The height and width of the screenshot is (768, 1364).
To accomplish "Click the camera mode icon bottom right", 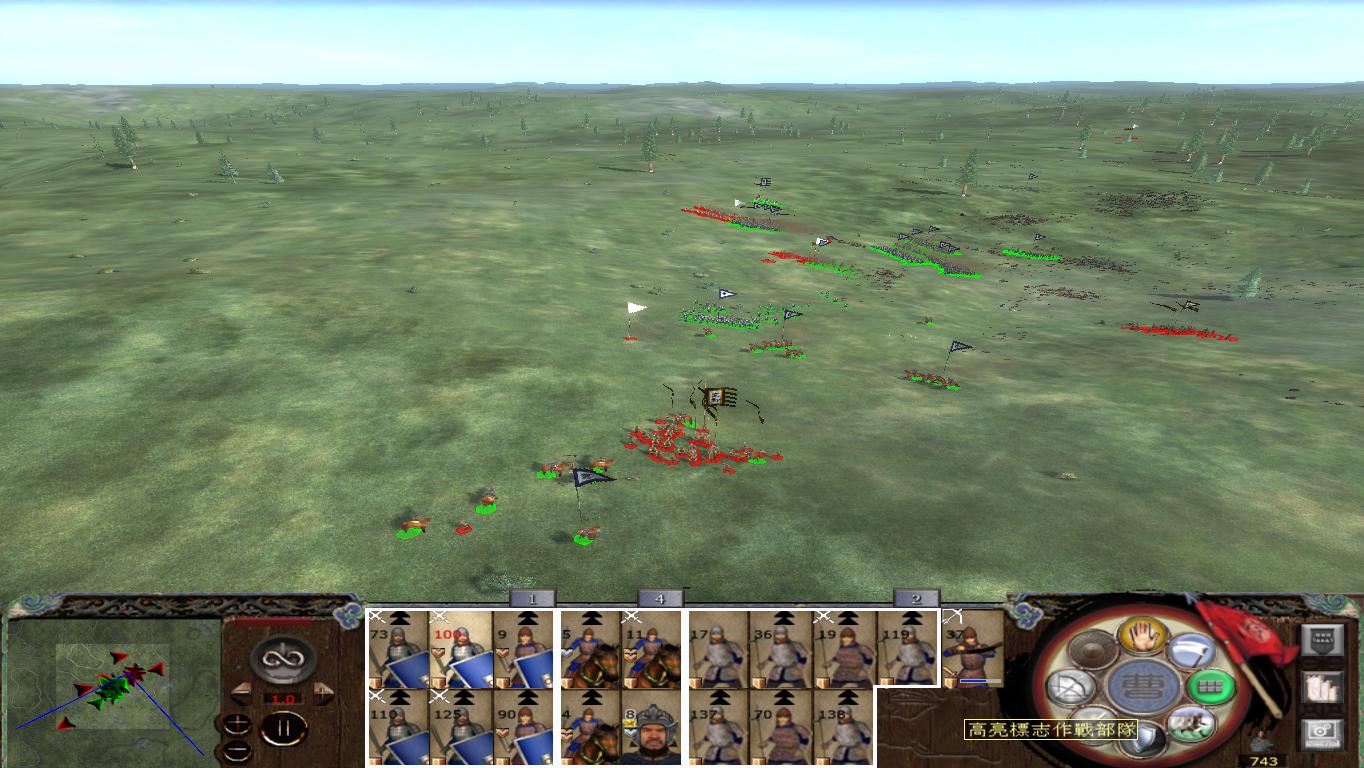I will [x=1321, y=732].
